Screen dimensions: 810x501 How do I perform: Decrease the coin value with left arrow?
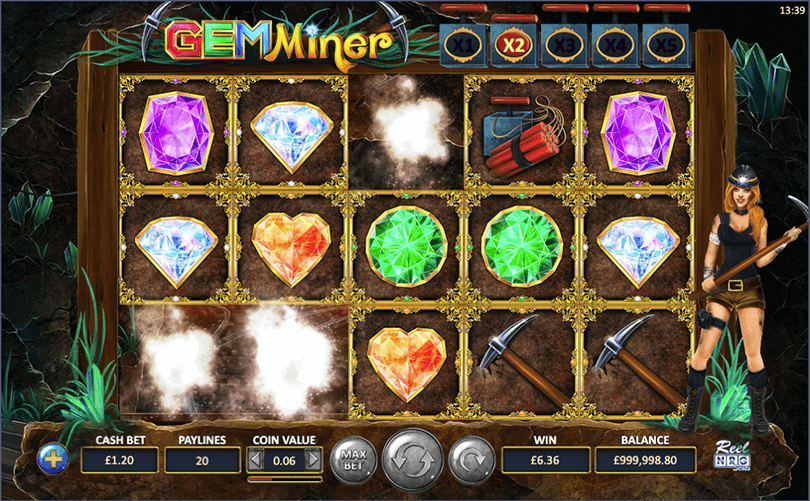(256, 460)
